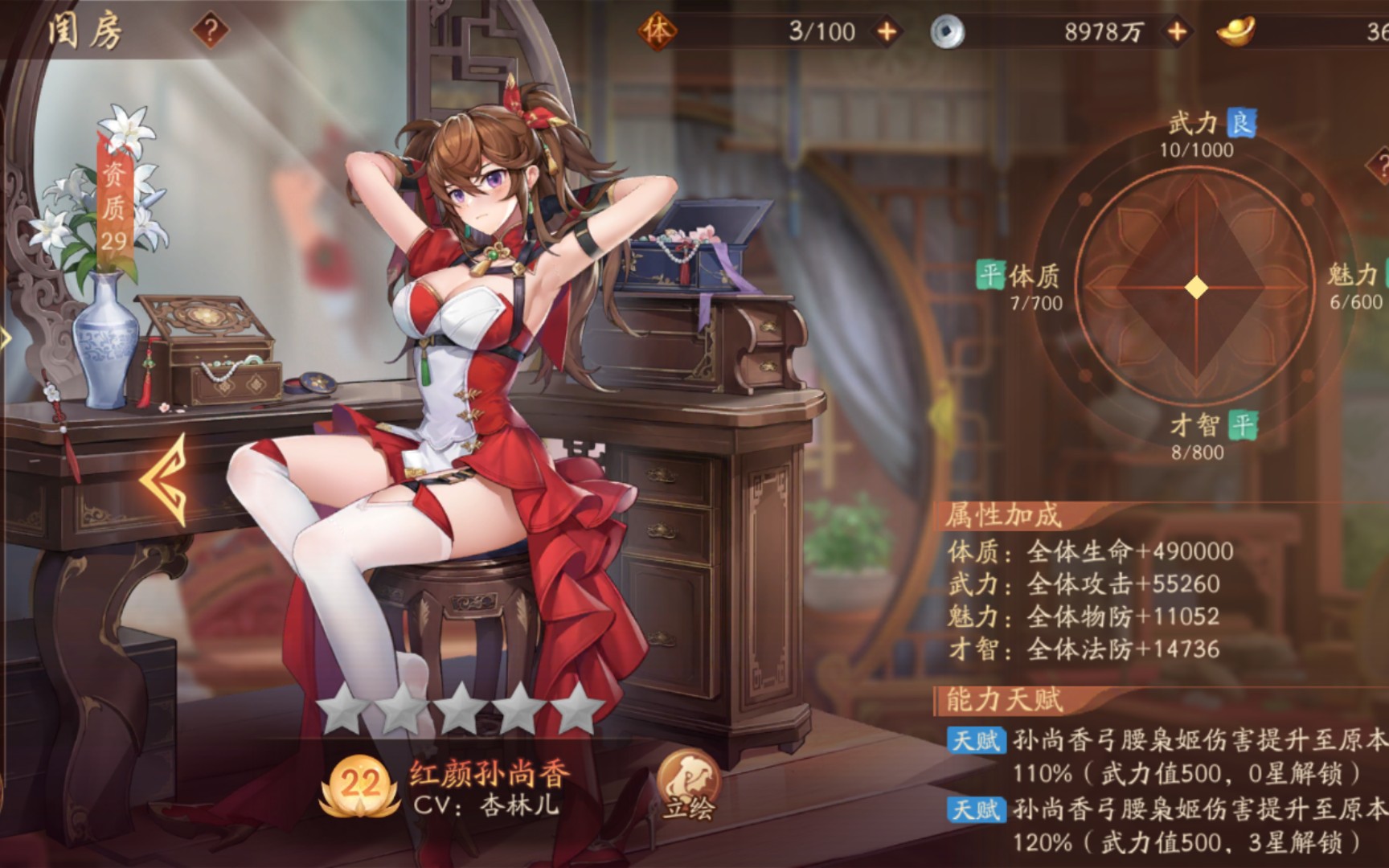
Task: Select the 体质 attribute label
Action: 1034,276
